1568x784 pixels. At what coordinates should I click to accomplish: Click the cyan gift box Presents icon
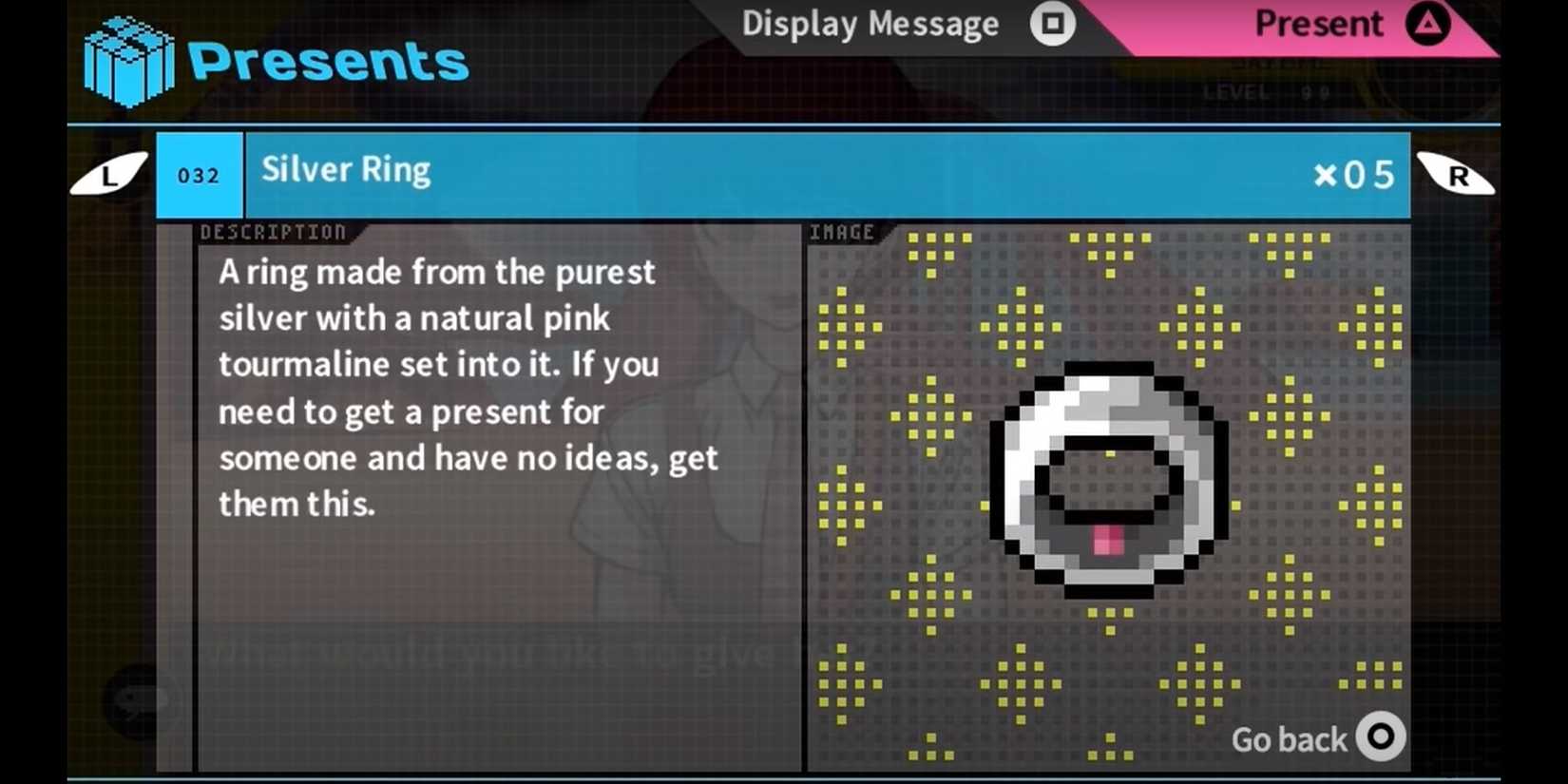[x=128, y=59]
